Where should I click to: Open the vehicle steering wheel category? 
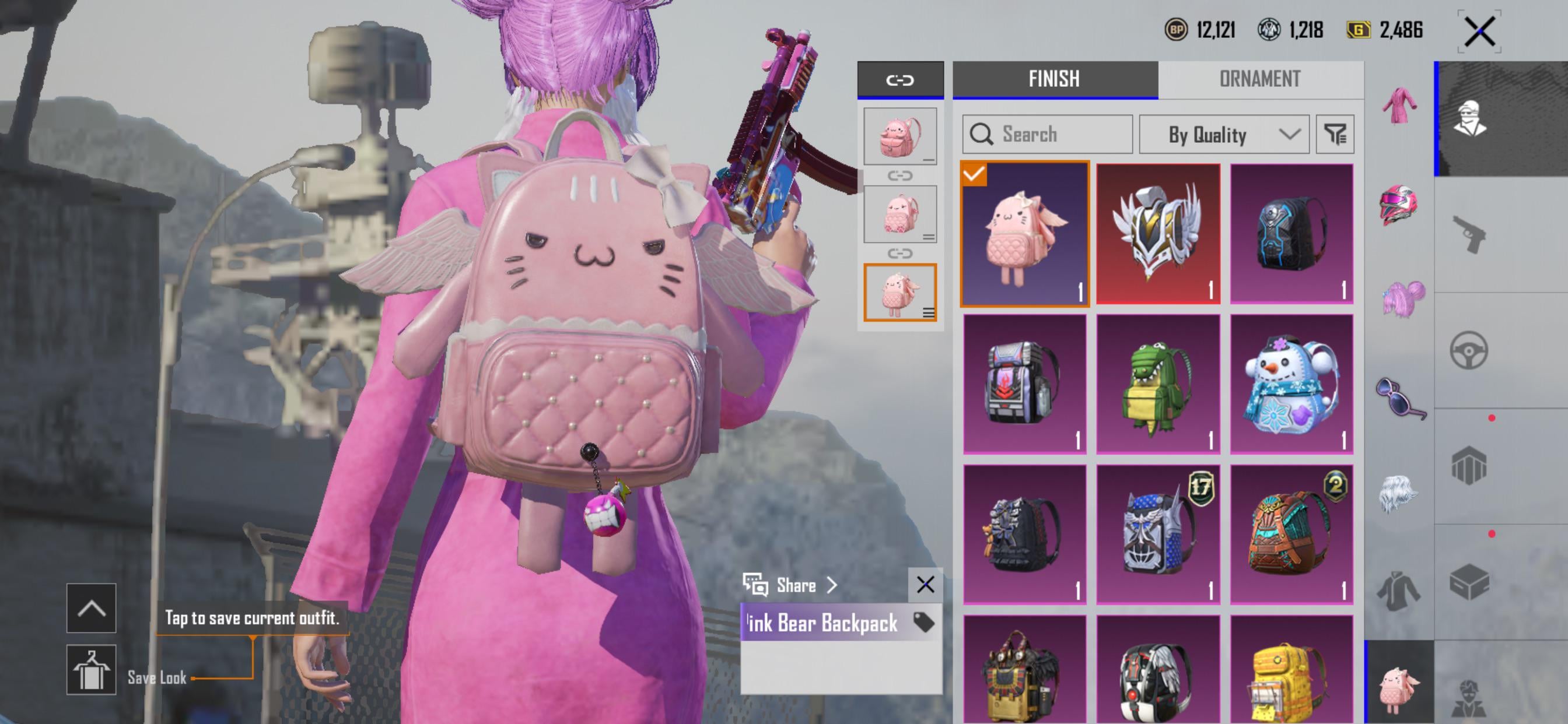tap(1469, 350)
